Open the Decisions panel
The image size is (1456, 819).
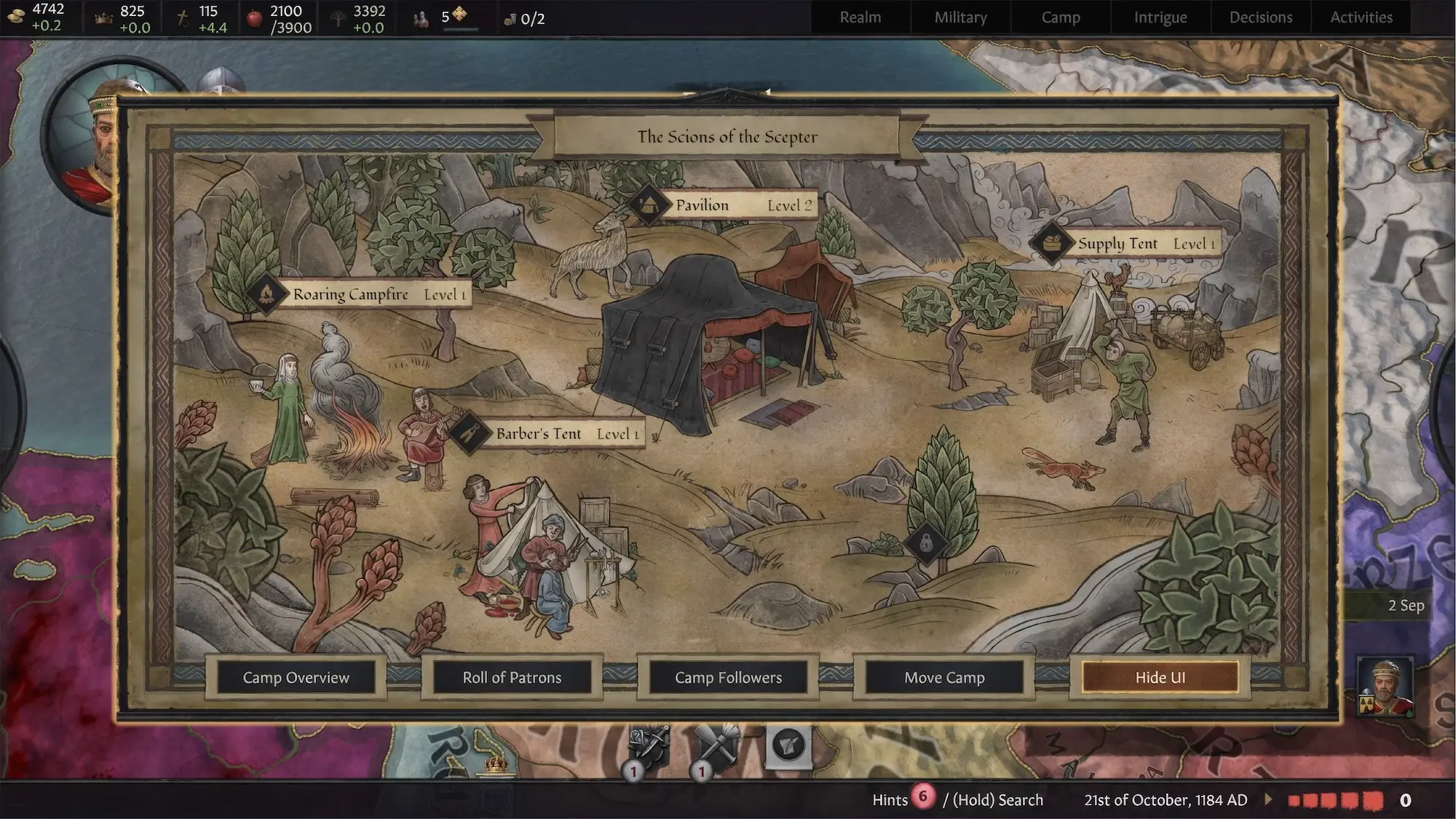tap(1260, 17)
